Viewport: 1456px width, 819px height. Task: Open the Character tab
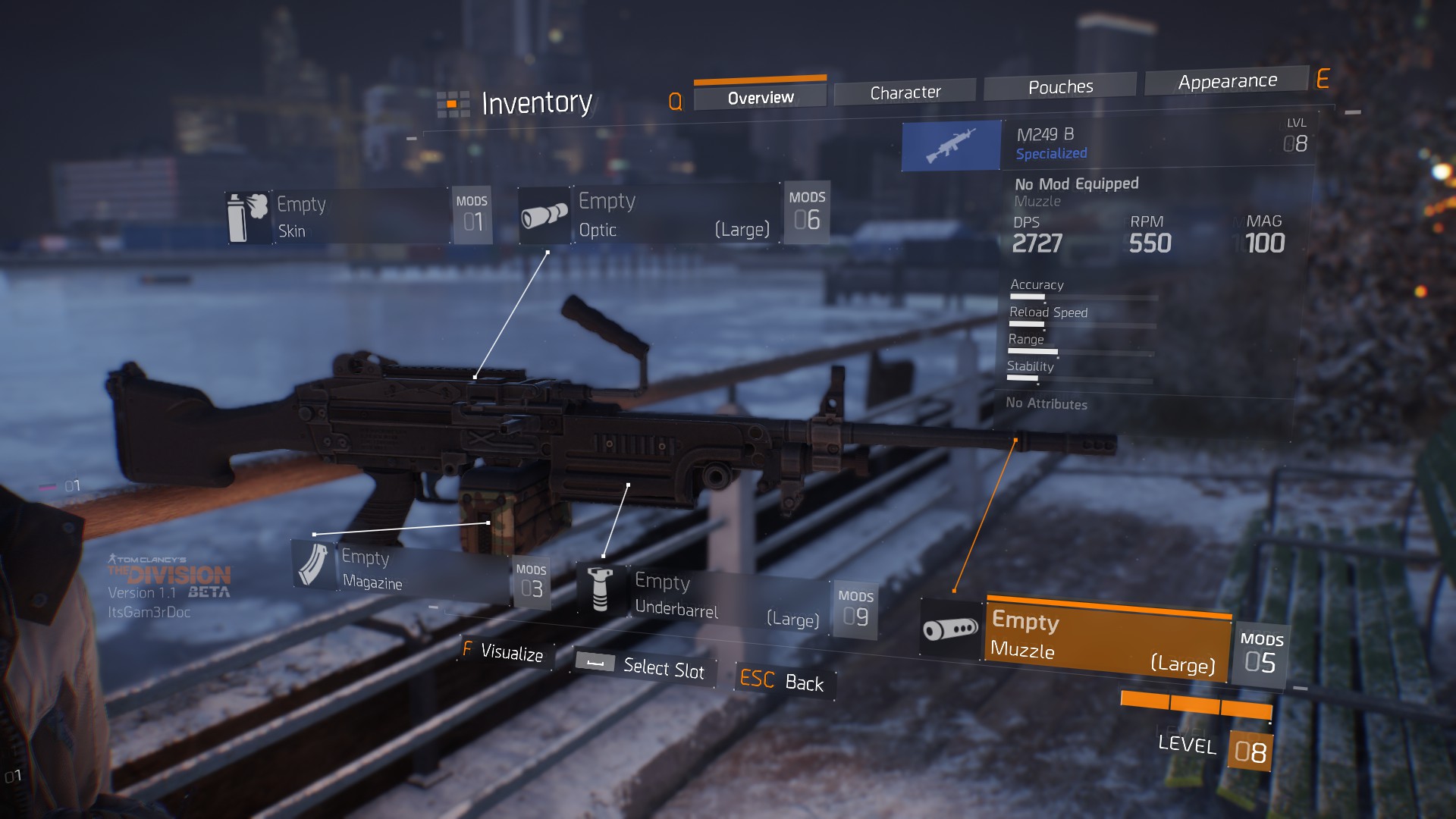click(x=905, y=93)
